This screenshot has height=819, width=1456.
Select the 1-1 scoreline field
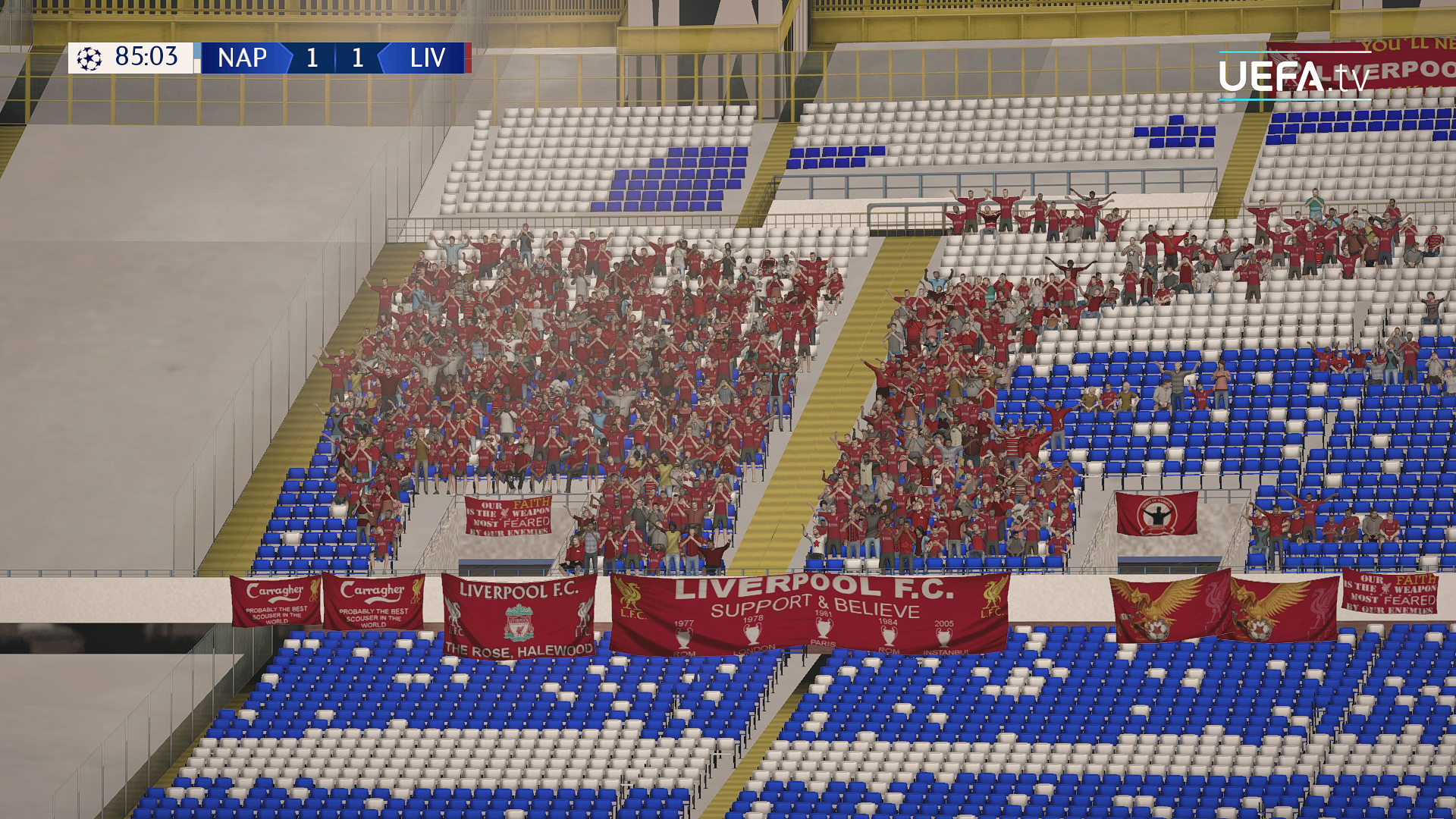[x=334, y=58]
